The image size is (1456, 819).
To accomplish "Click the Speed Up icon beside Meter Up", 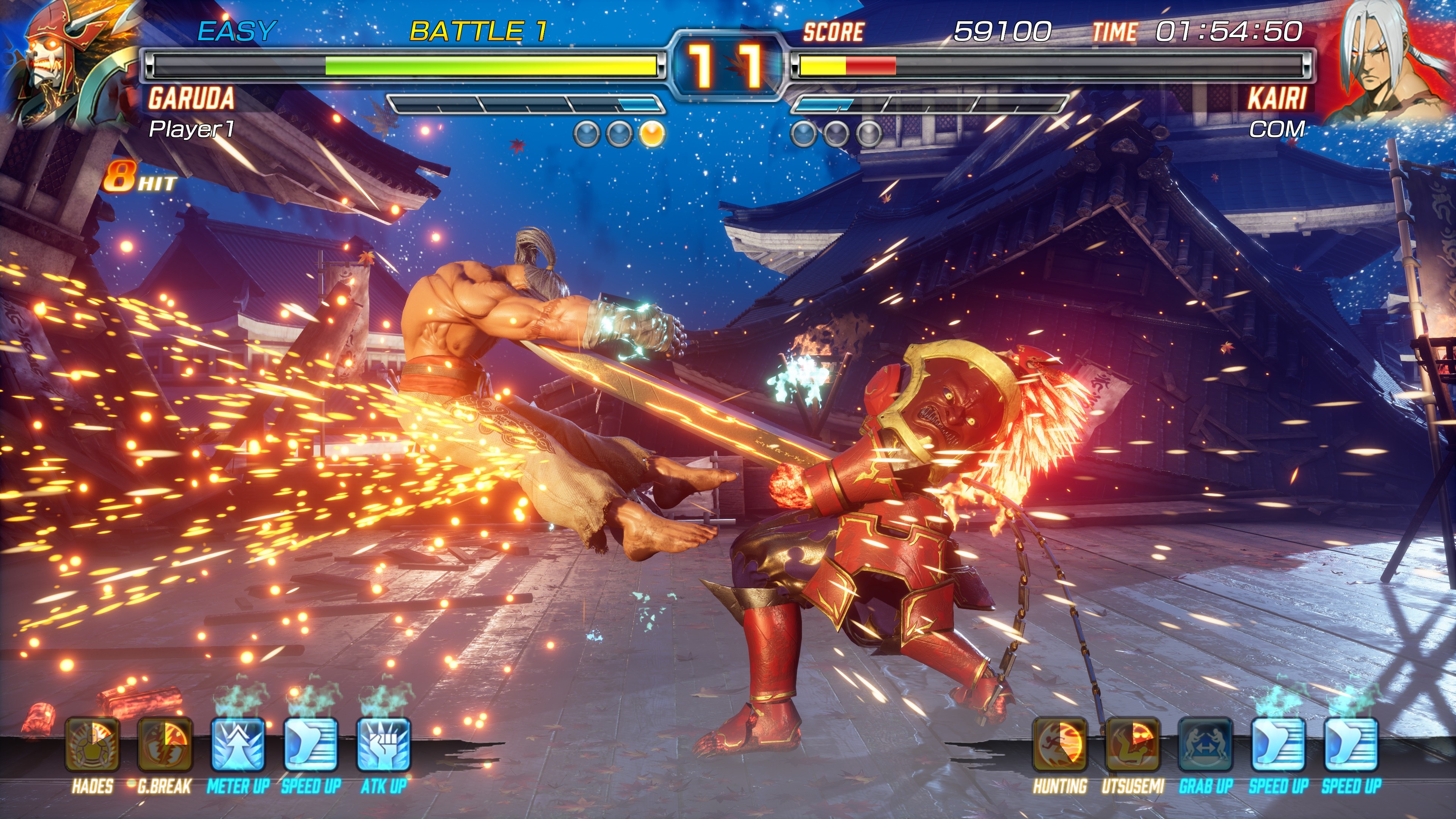I will (310, 744).
